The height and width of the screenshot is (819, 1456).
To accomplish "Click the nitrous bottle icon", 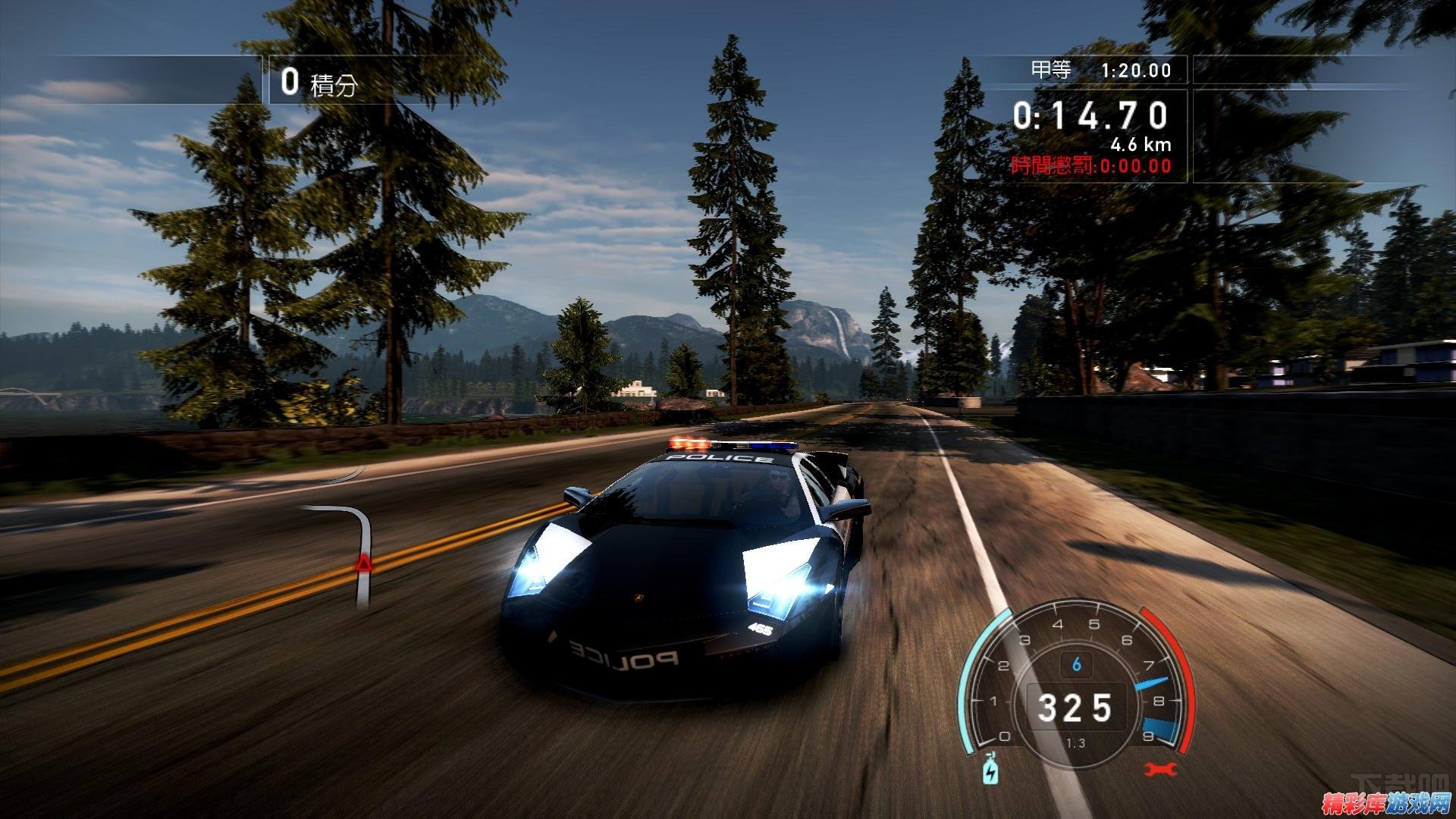I will click(x=990, y=770).
